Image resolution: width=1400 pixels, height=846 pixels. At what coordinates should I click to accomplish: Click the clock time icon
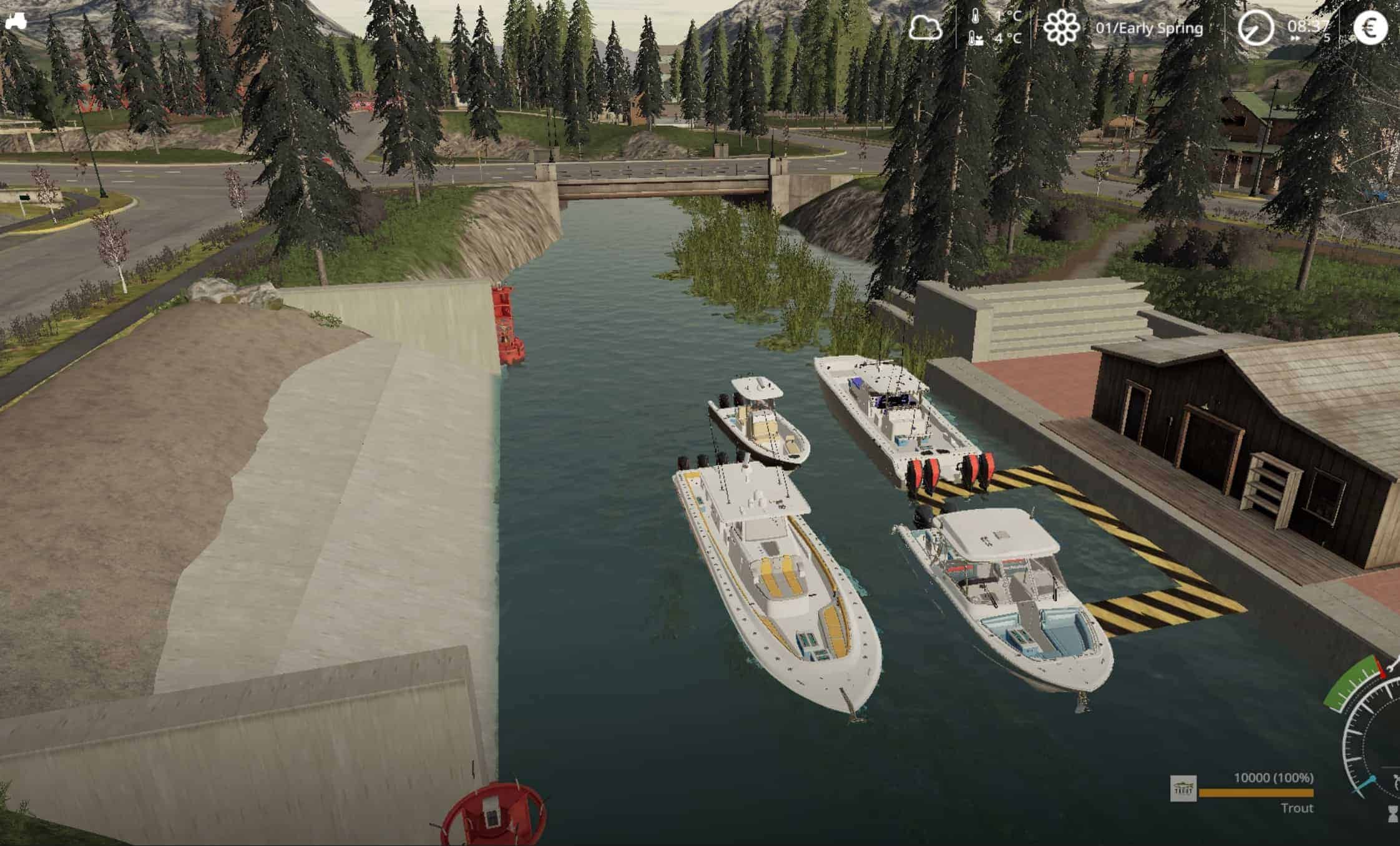point(1256,28)
